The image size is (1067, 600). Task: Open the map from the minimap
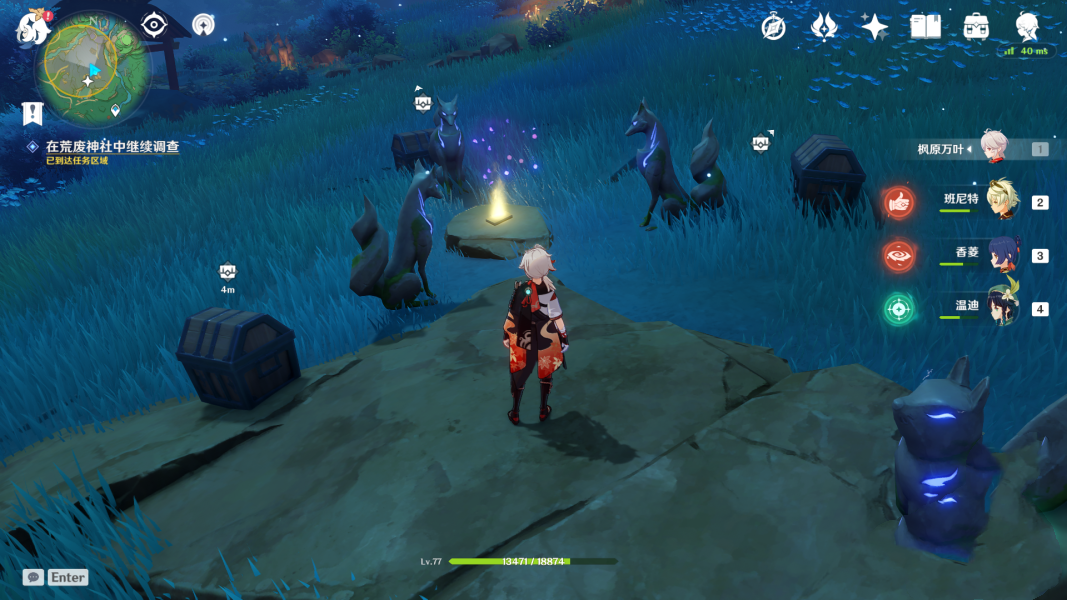93,69
